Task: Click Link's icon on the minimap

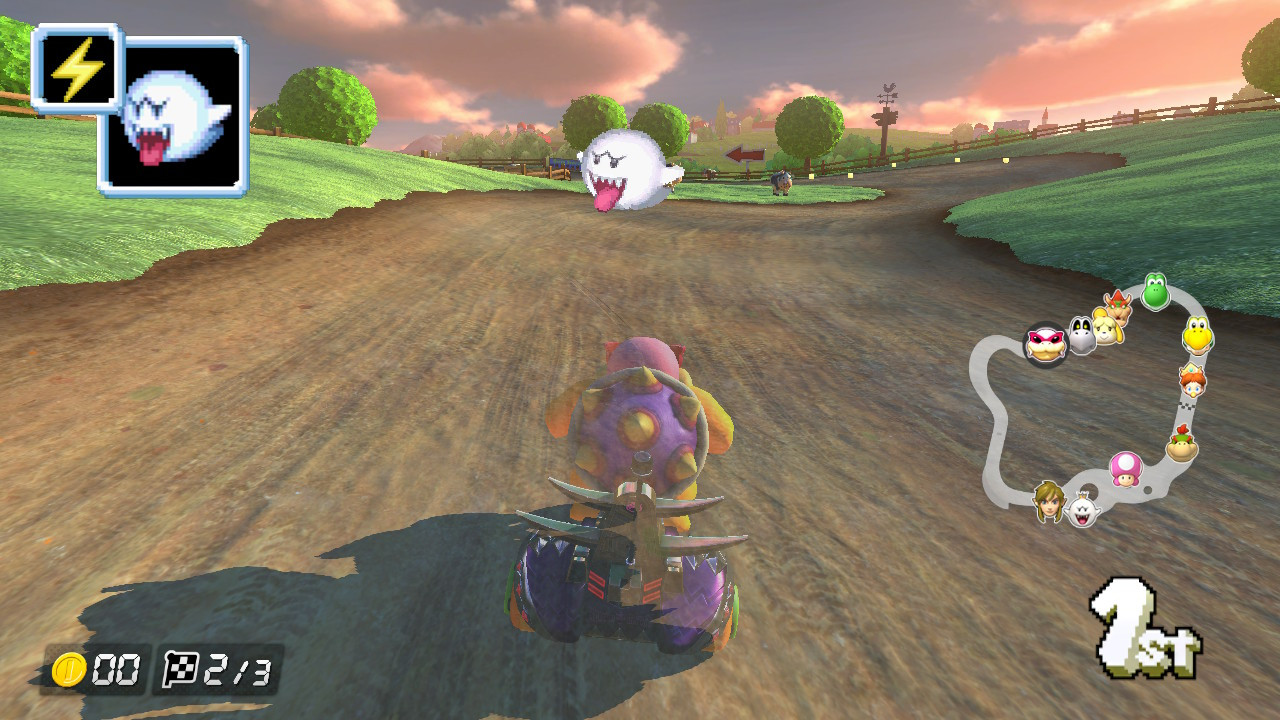Action: pyautogui.click(x=1047, y=502)
